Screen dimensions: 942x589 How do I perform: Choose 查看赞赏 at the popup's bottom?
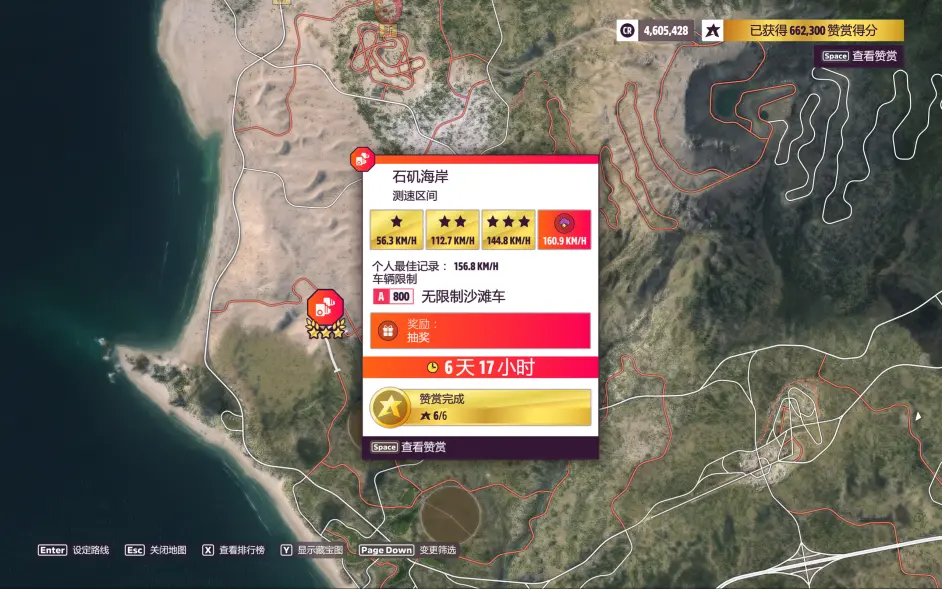click(x=409, y=447)
